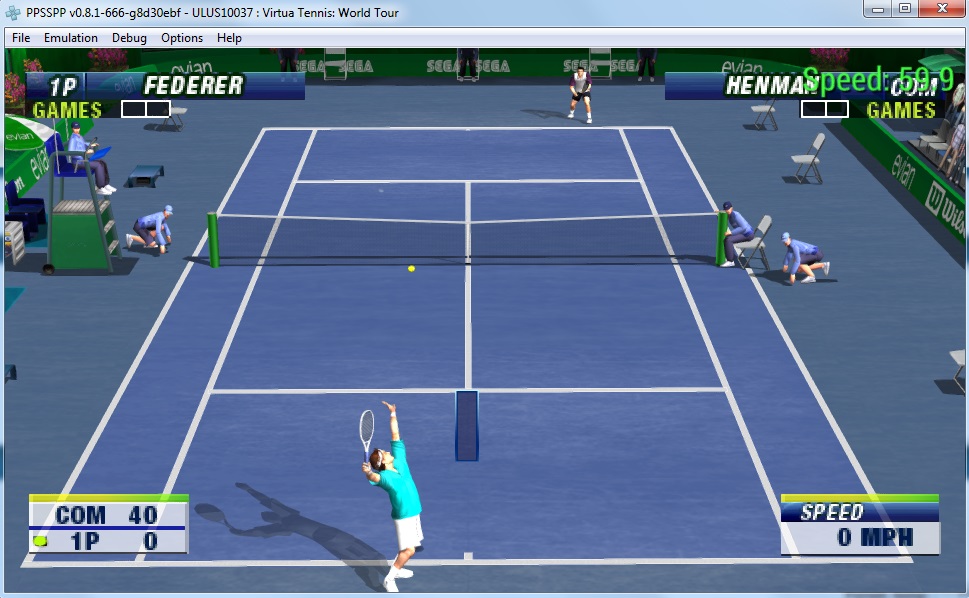
Task: Open the Options menu
Action: pyautogui.click(x=182, y=38)
